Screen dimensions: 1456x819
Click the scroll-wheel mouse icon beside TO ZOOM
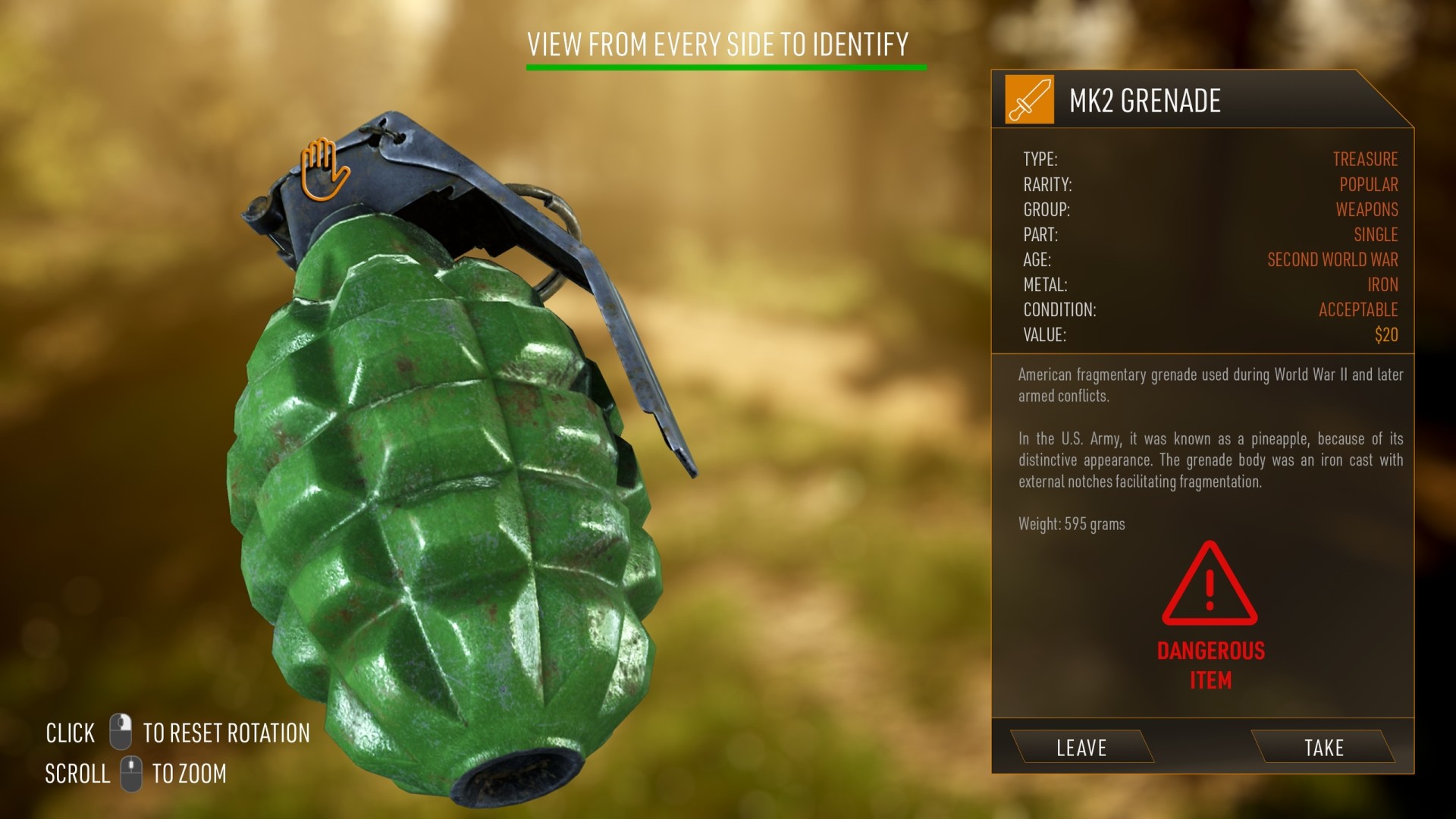(130, 773)
